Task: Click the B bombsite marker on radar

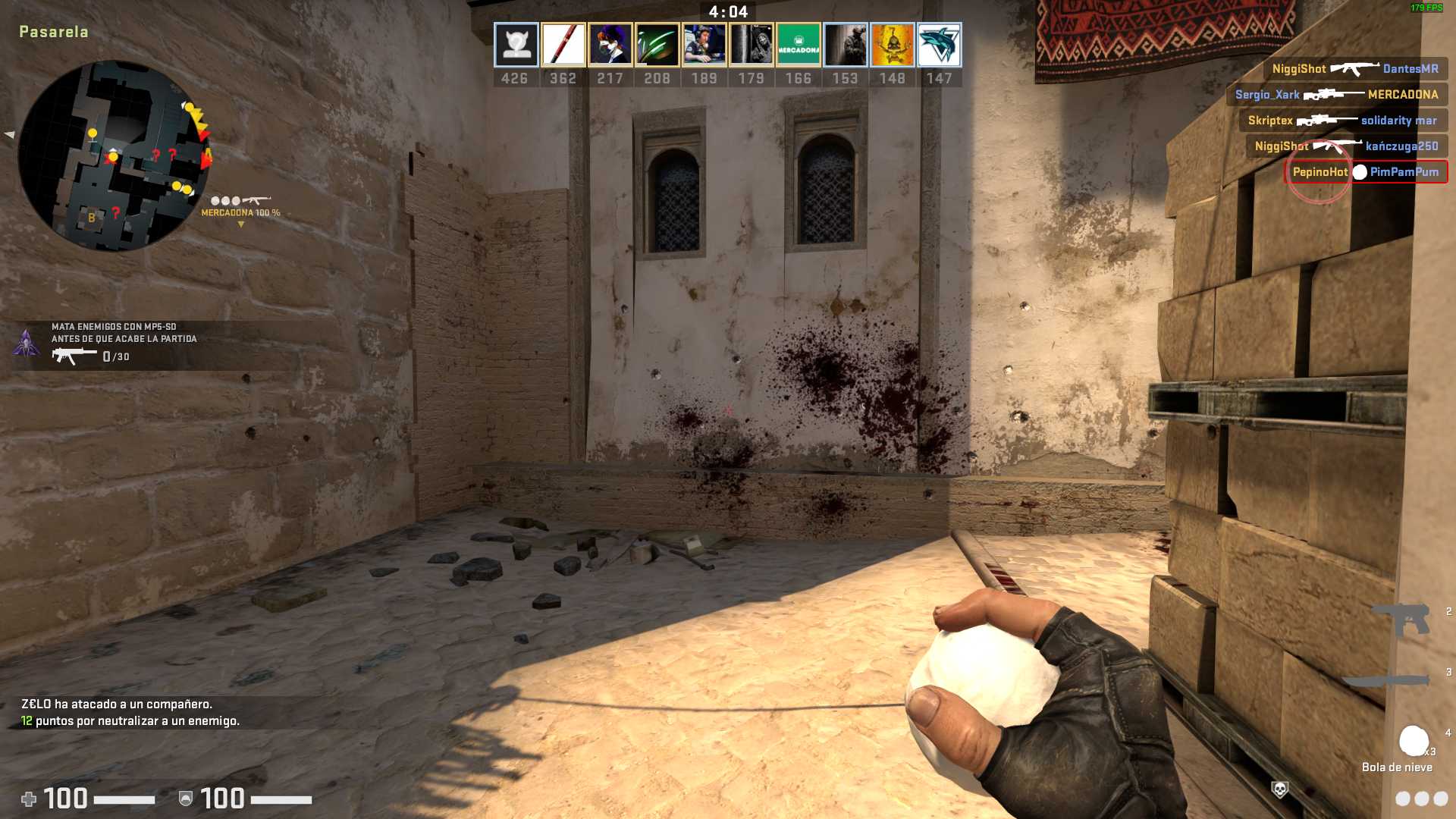Action: tap(92, 218)
